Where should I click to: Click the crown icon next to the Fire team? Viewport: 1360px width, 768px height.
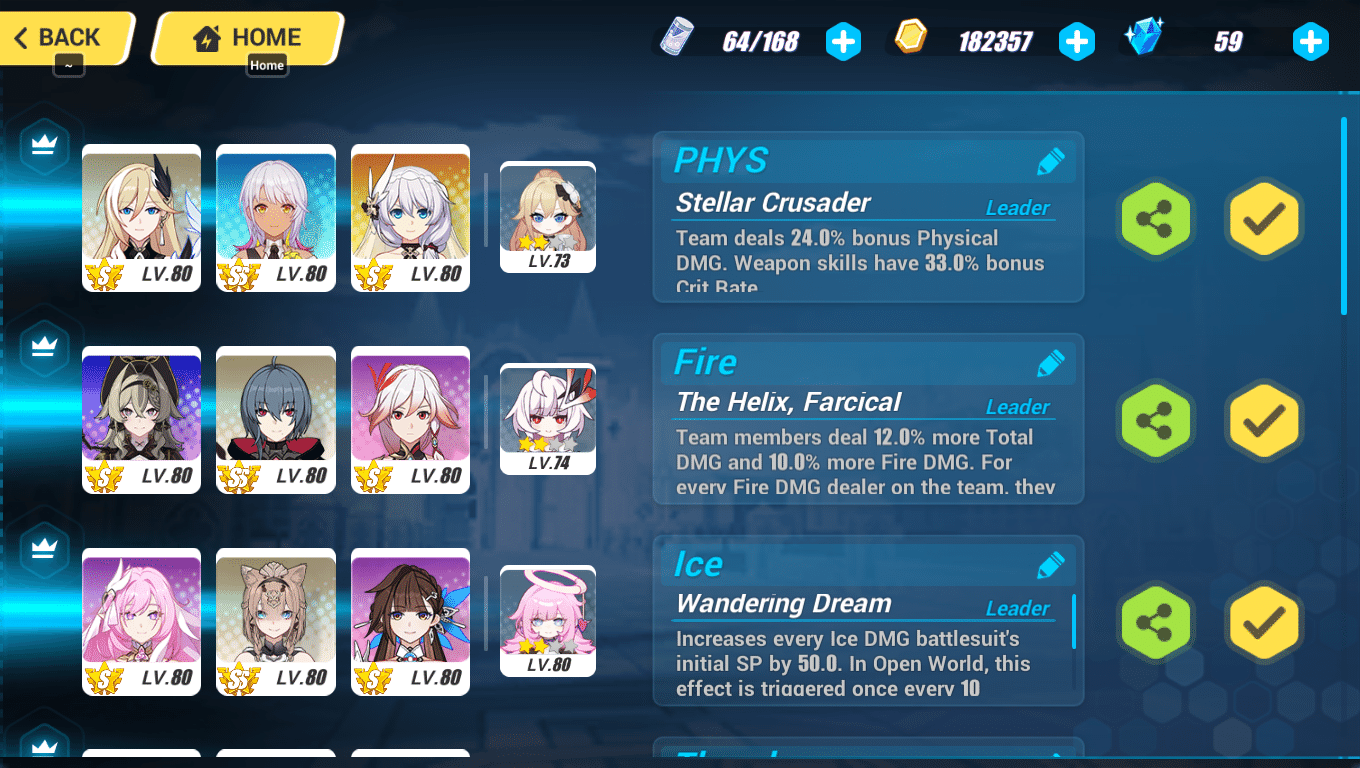(43, 347)
